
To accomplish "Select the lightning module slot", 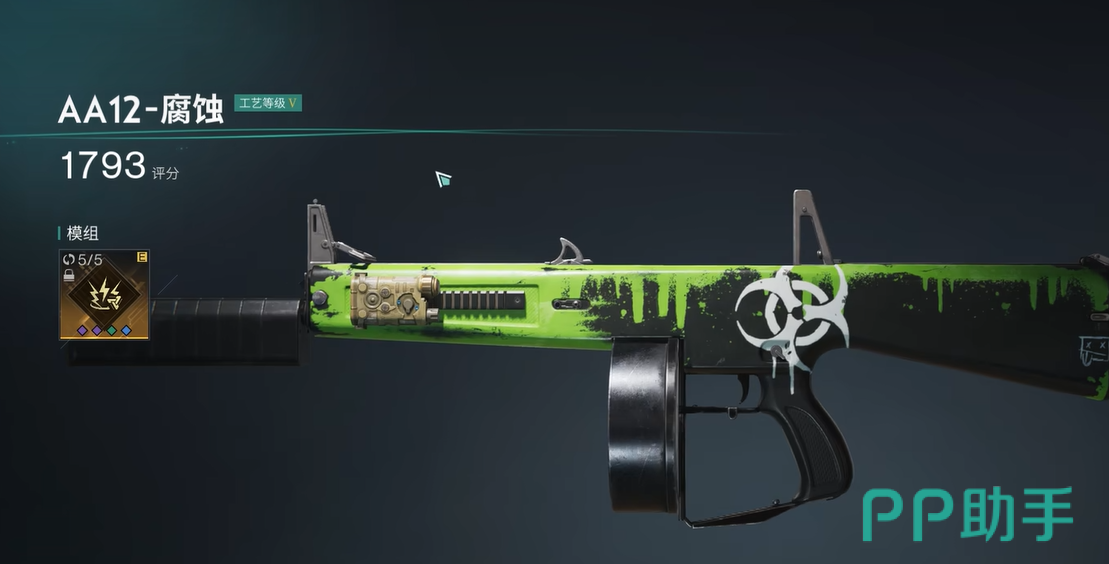I will 104,294.
